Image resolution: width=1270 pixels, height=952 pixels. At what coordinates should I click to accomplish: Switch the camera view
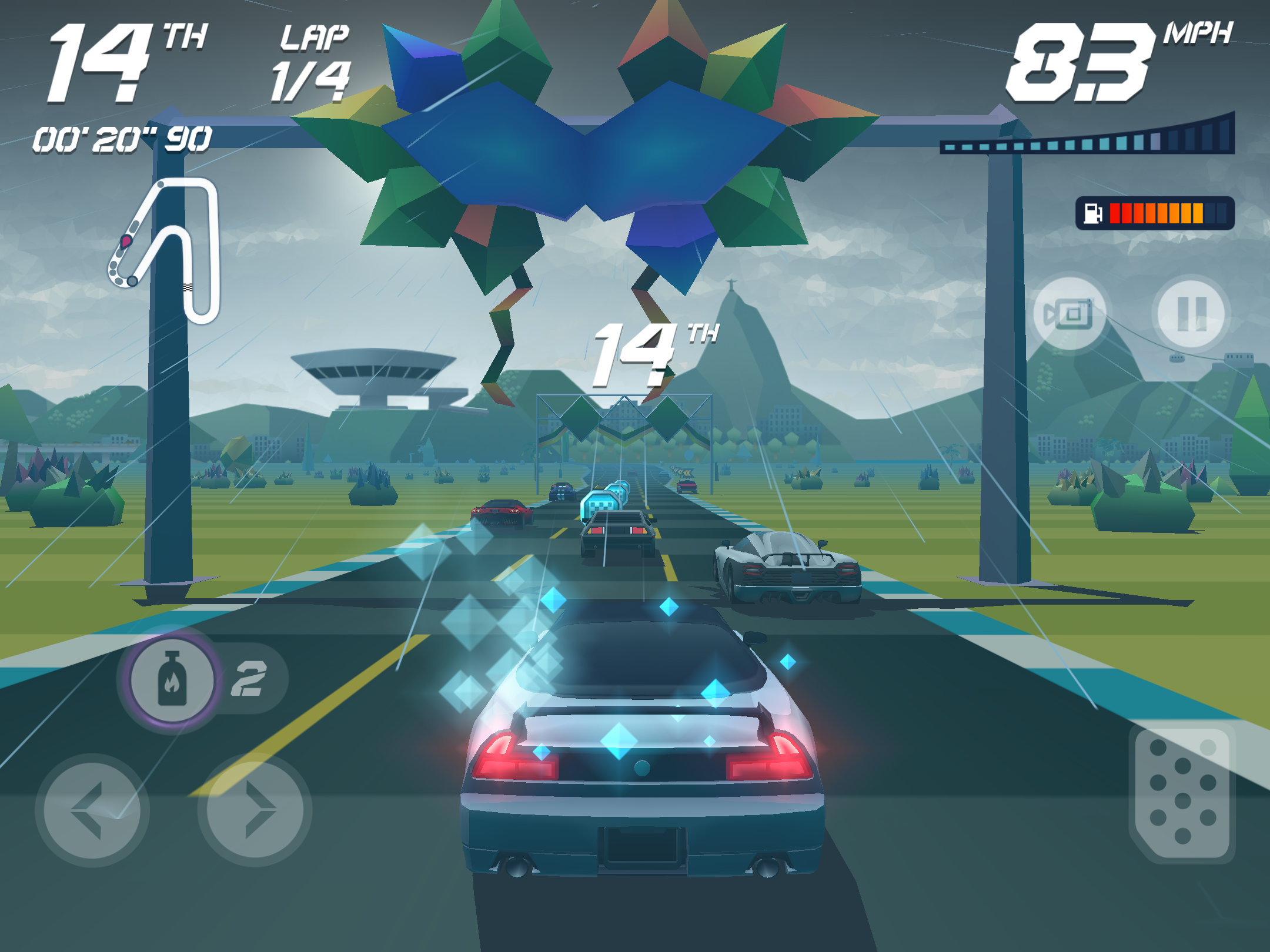click(1069, 314)
